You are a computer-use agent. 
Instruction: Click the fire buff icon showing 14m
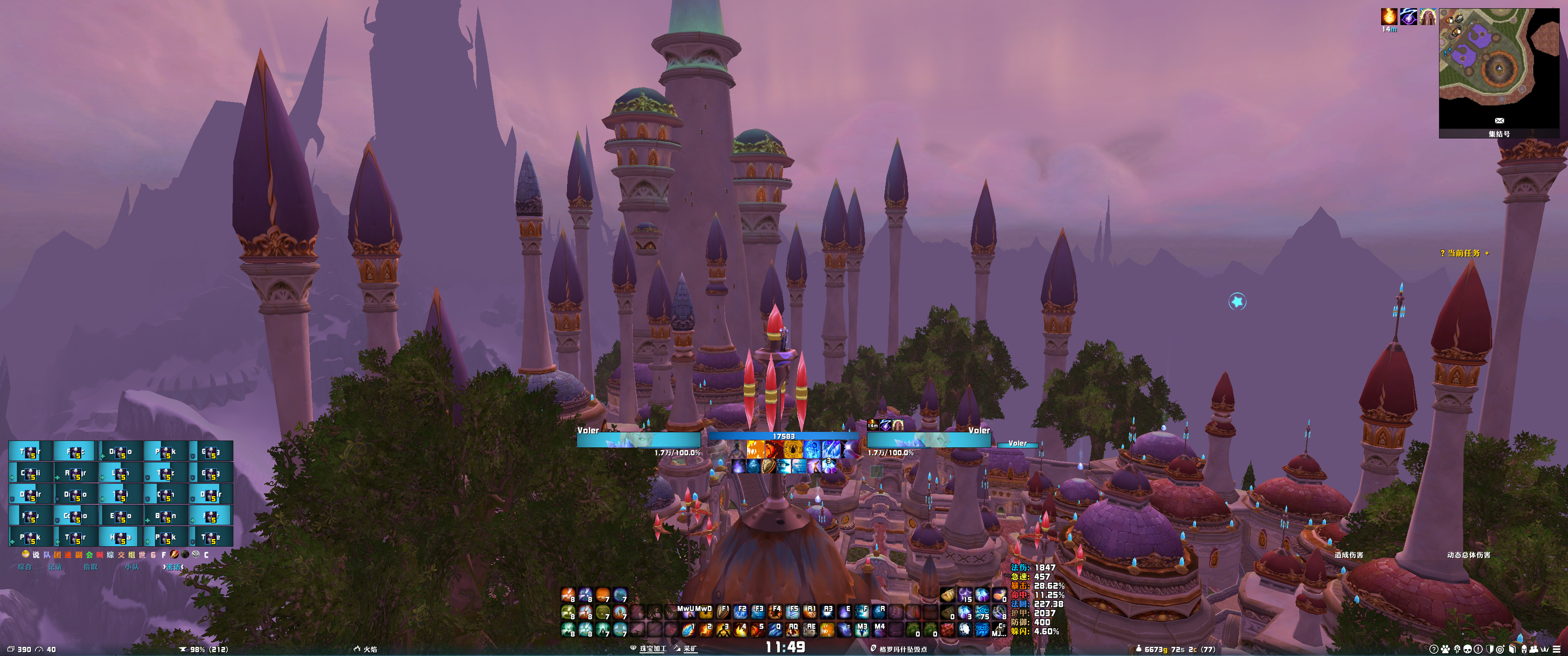pos(1388,16)
